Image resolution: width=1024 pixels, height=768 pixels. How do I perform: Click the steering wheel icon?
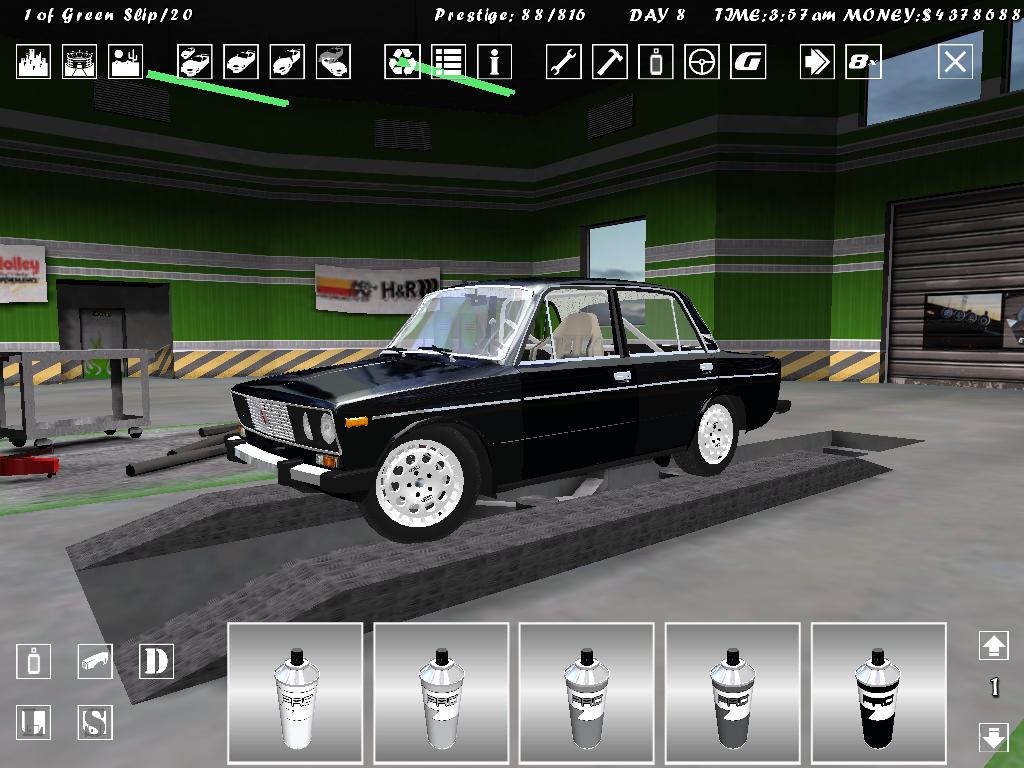coord(702,62)
